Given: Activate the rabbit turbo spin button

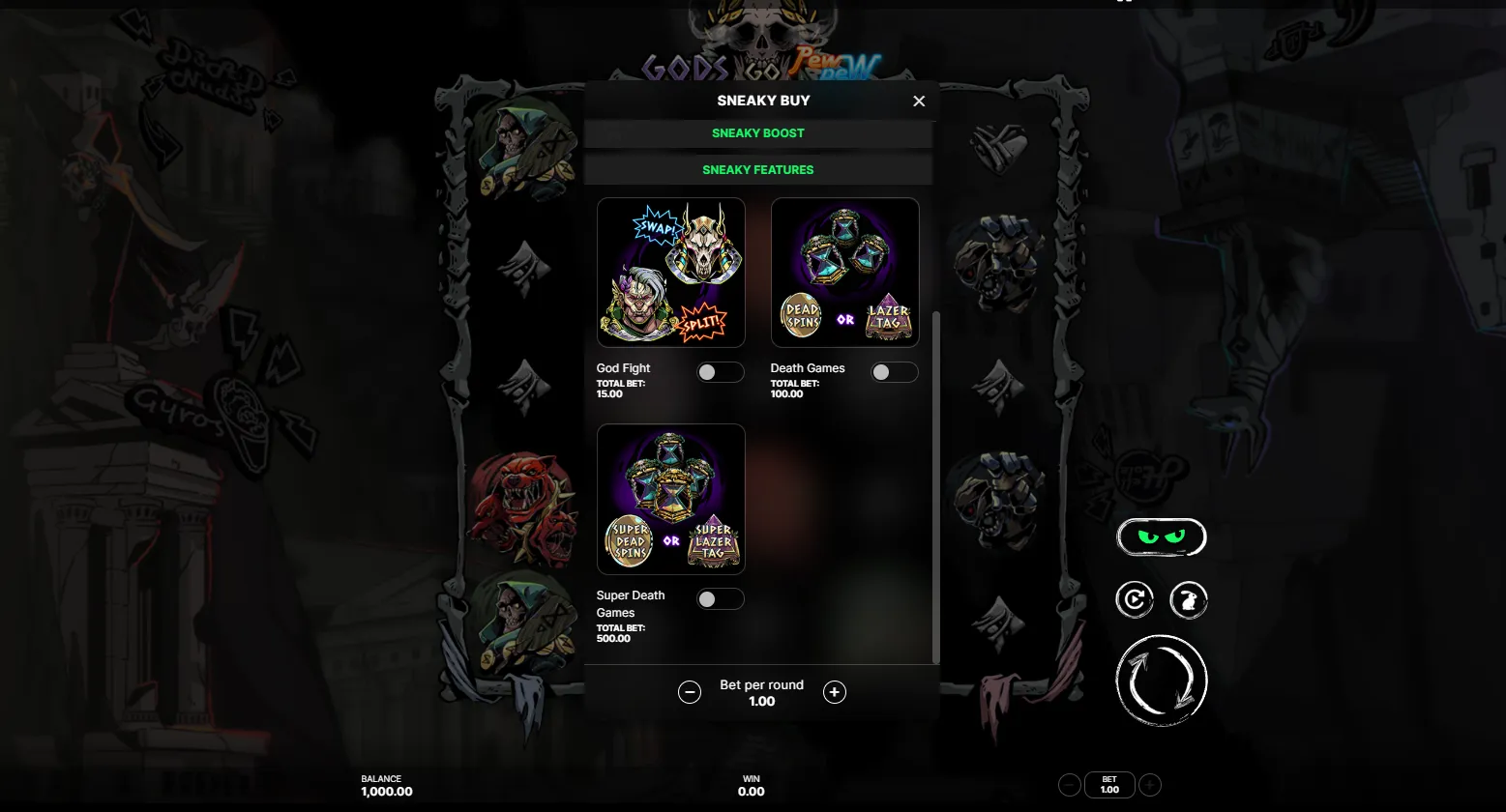Looking at the screenshot, I should pyautogui.click(x=1189, y=600).
